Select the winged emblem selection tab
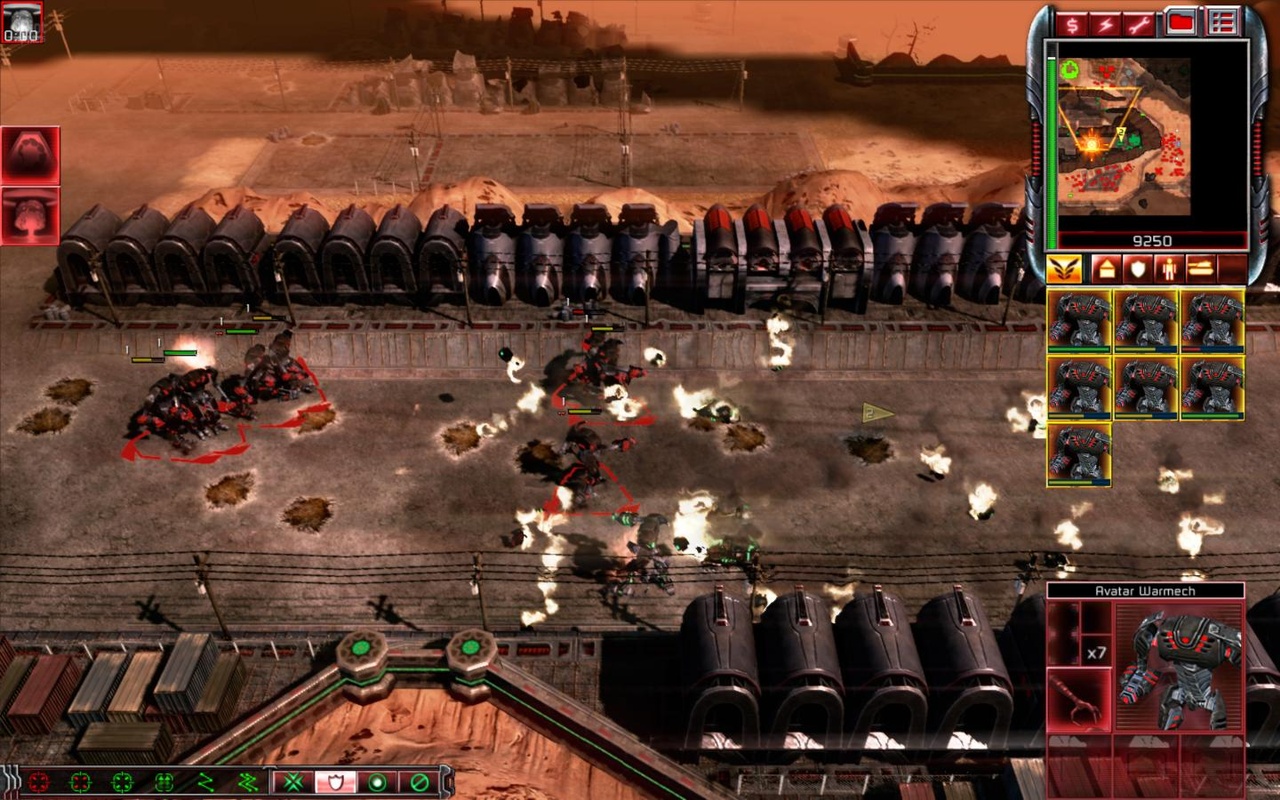 click(x=1065, y=269)
